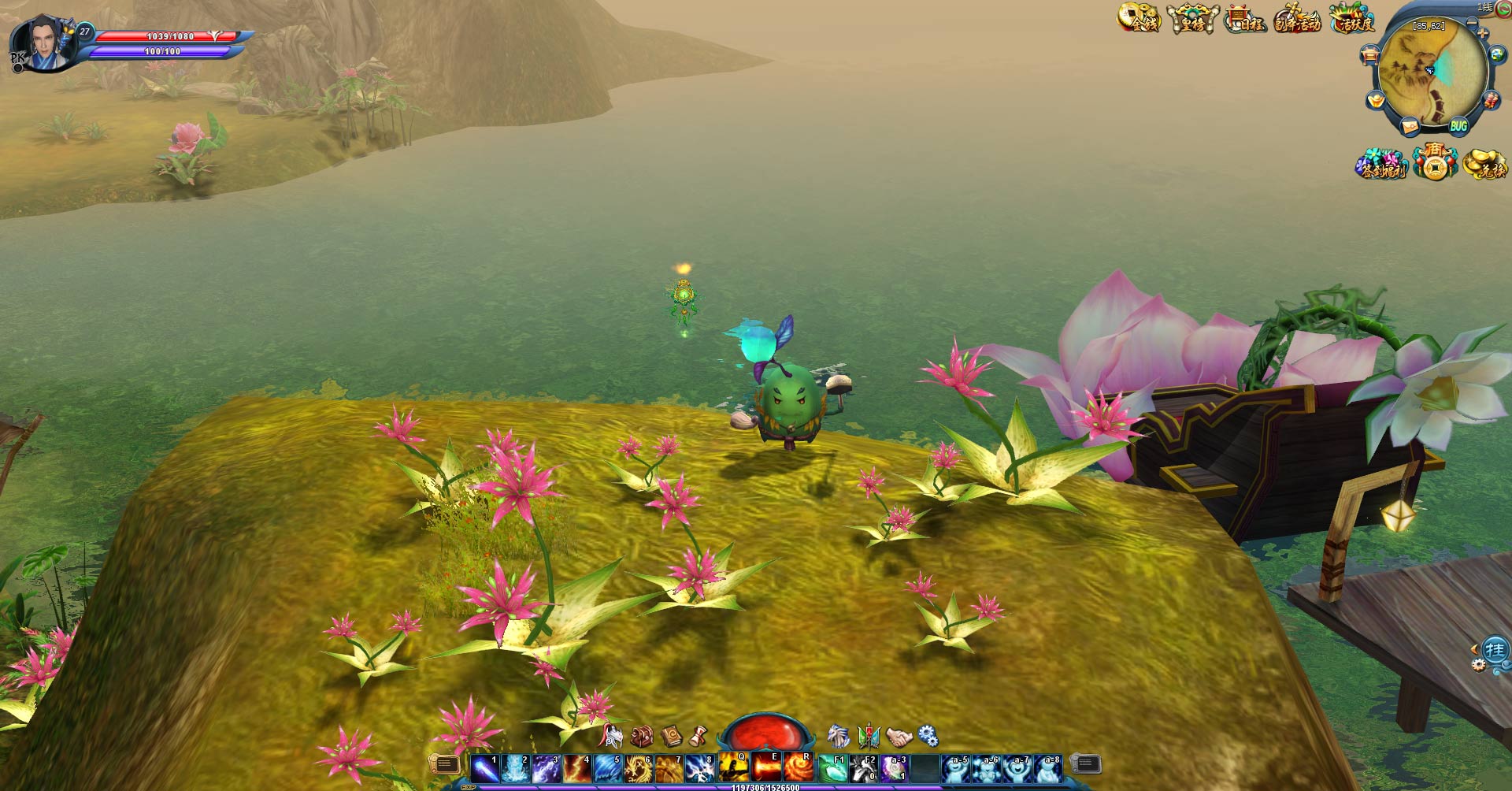Toggle the PK mode button
The image size is (1512, 791).
tap(17, 60)
